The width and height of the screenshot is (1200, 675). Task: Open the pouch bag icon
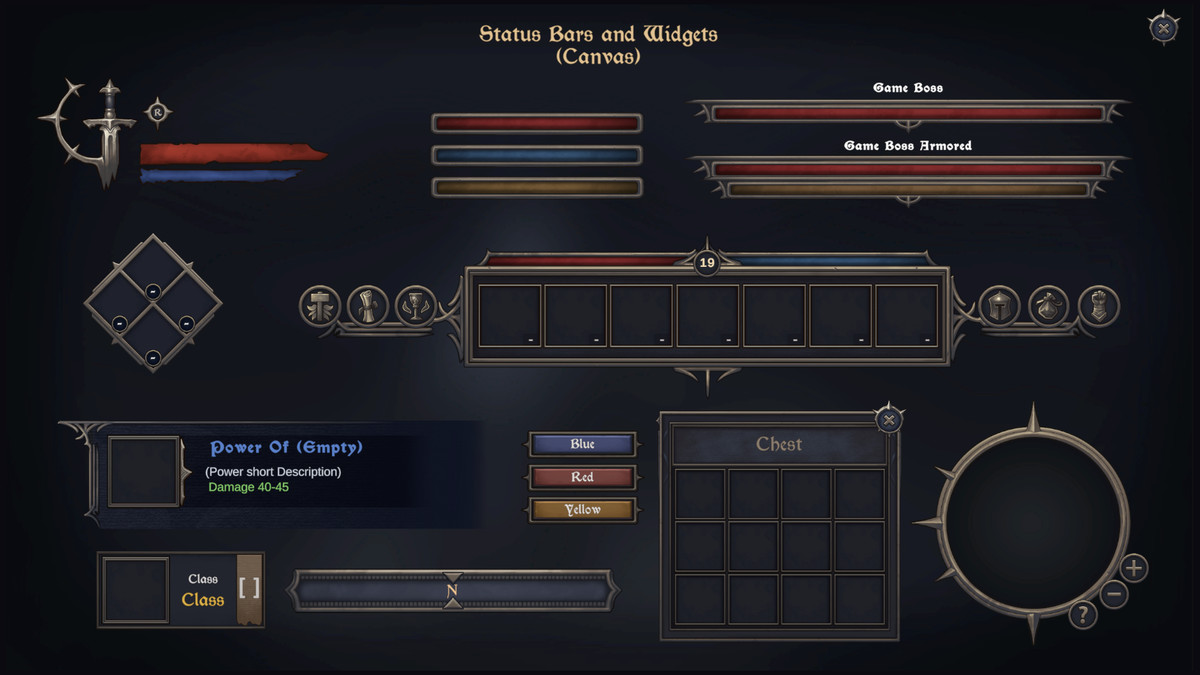[1048, 306]
